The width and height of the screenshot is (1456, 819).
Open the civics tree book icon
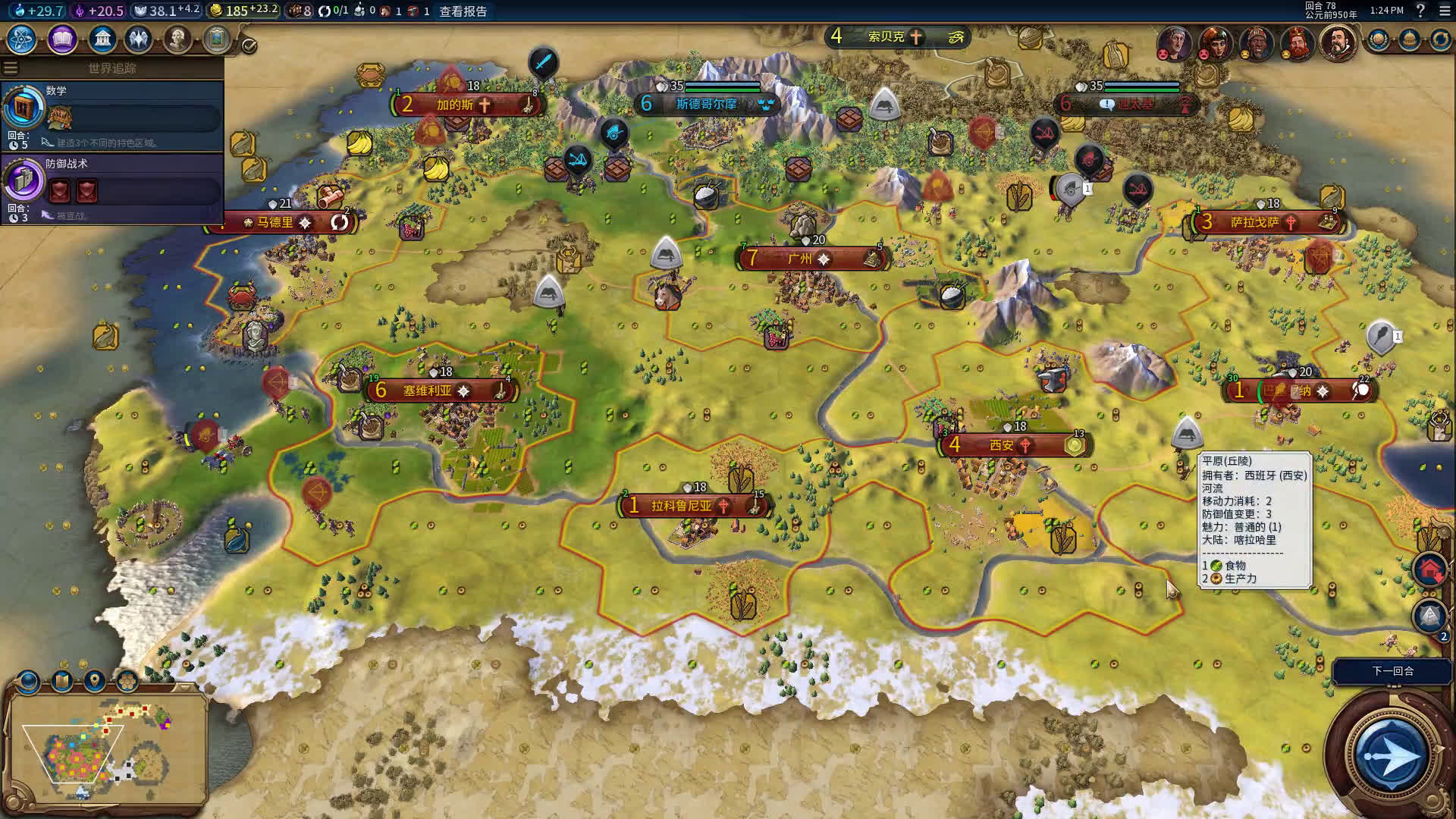point(62,39)
